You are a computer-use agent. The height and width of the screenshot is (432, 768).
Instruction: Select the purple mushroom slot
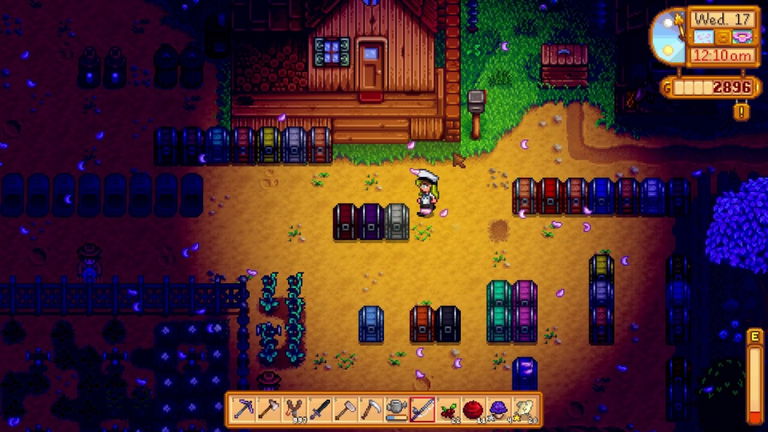point(499,408)
